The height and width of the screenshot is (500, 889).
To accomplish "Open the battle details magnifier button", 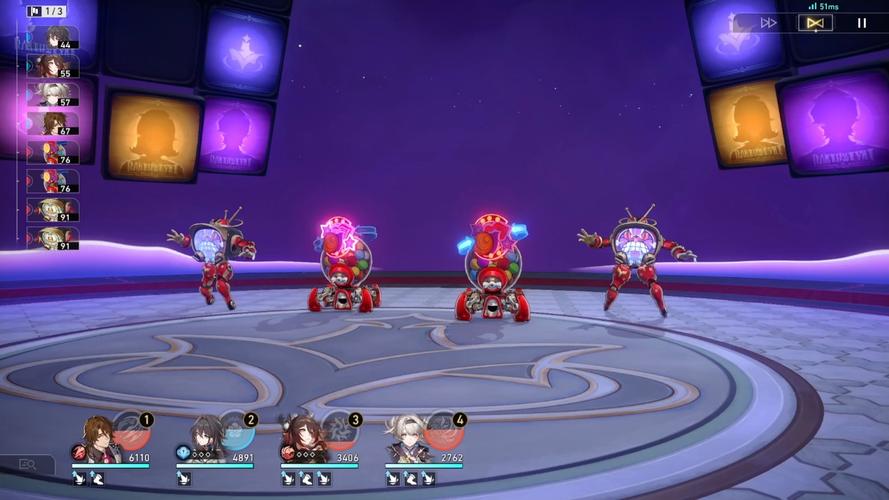I will 27,465.
